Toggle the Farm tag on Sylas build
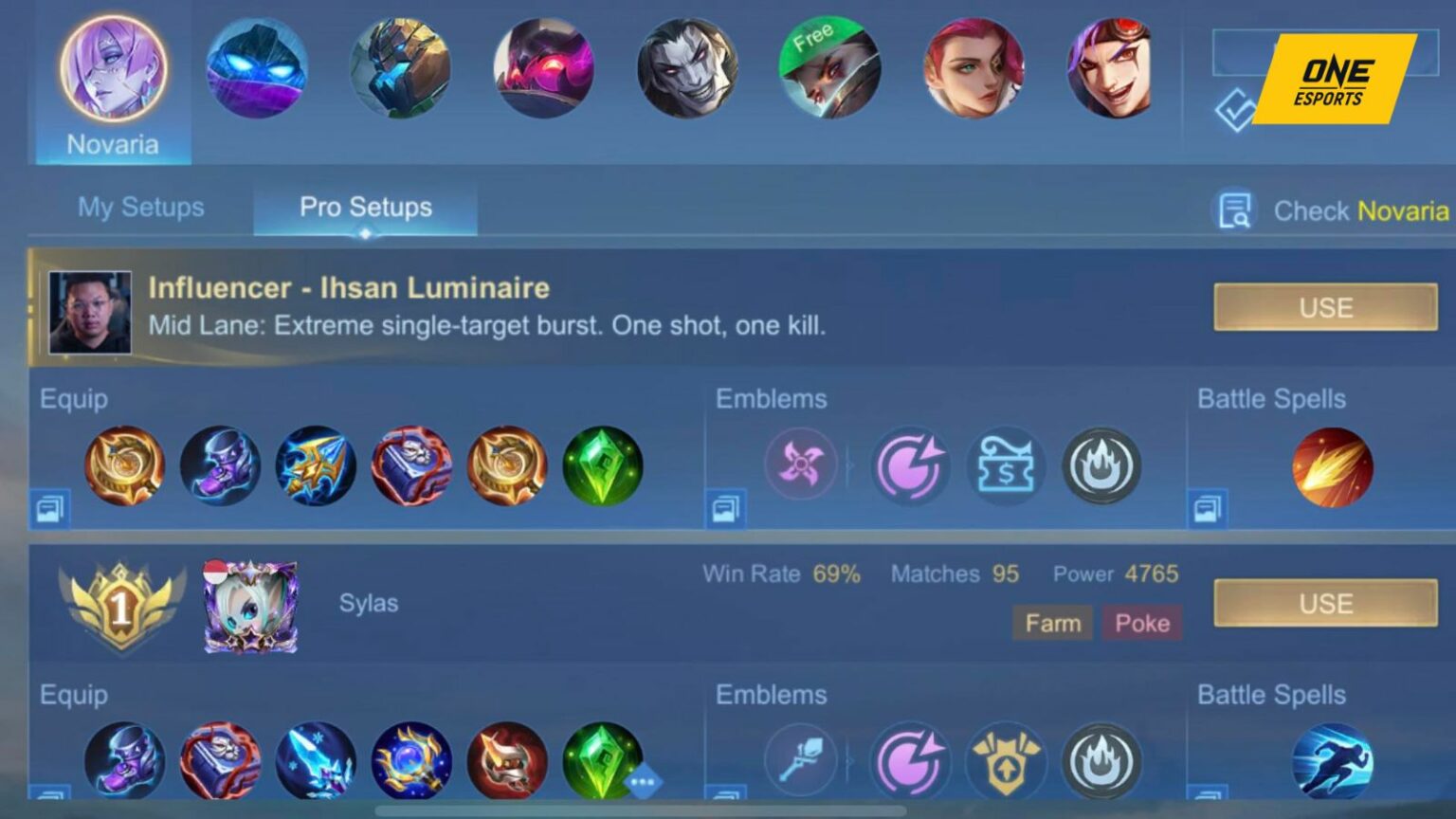 [1052, 624]
